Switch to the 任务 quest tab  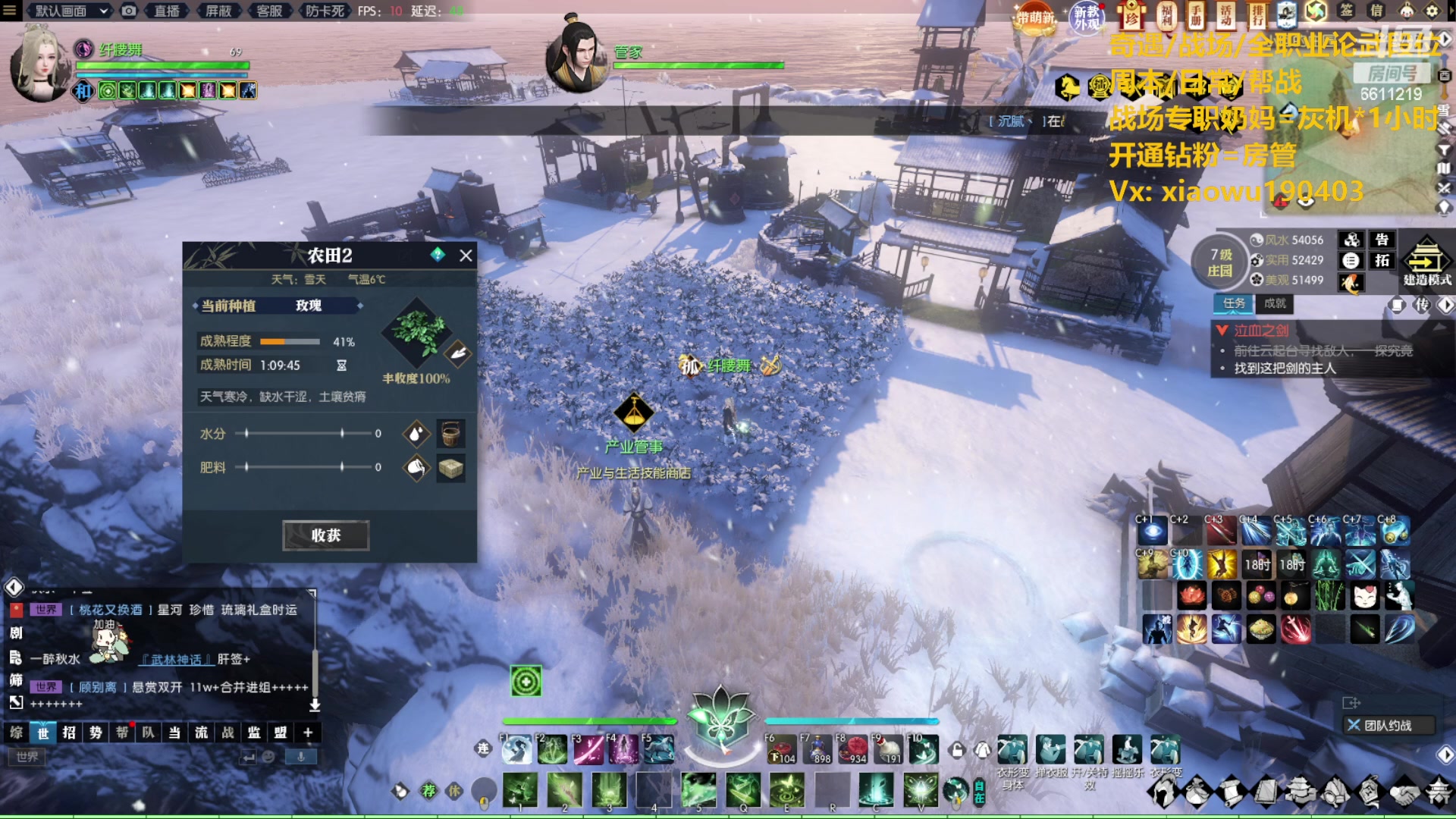coord(1234,303)
